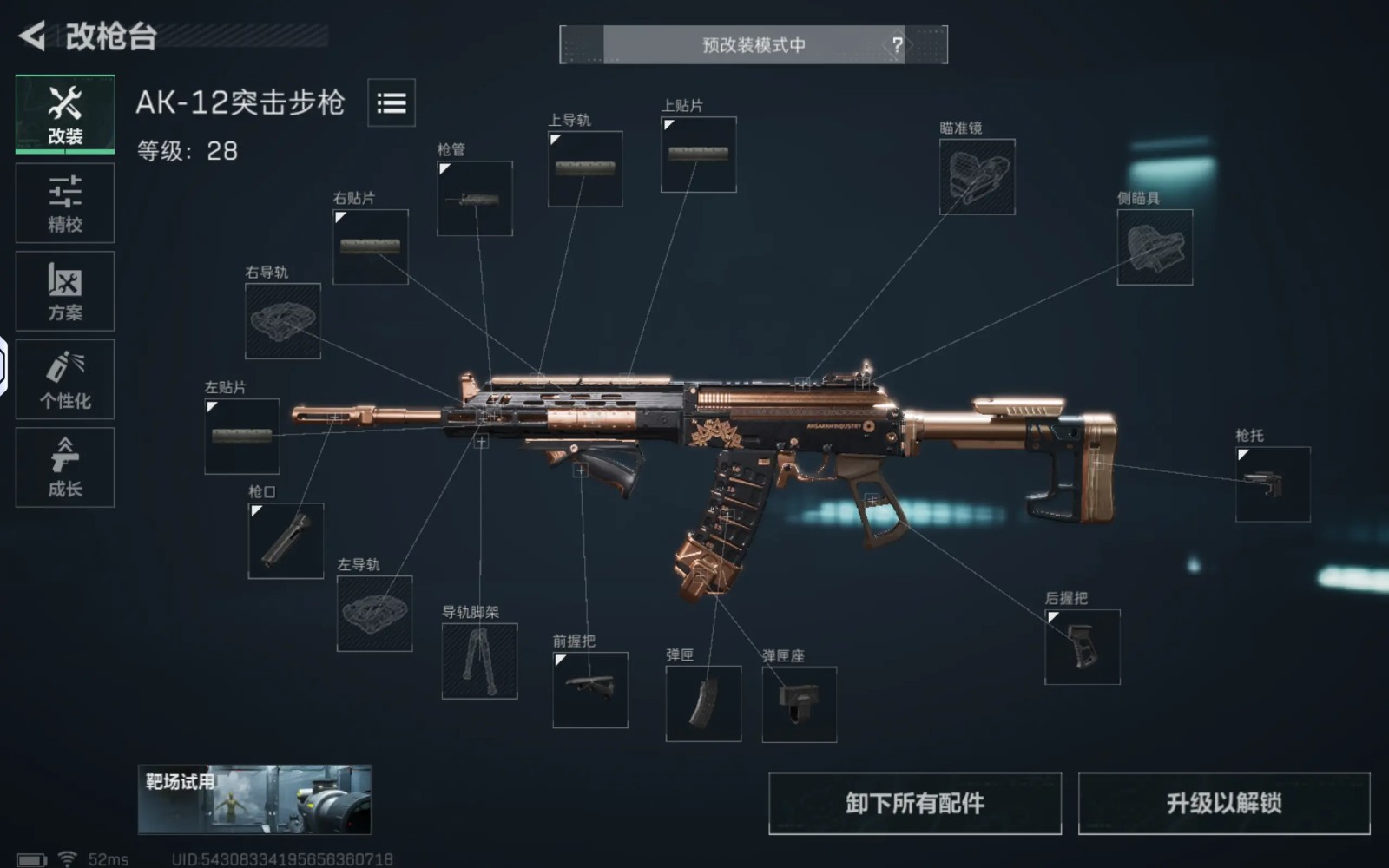Screen dimensions: 1389x868
Task: Open the 瞄准镜 optic slot
Action: point(978,177)
